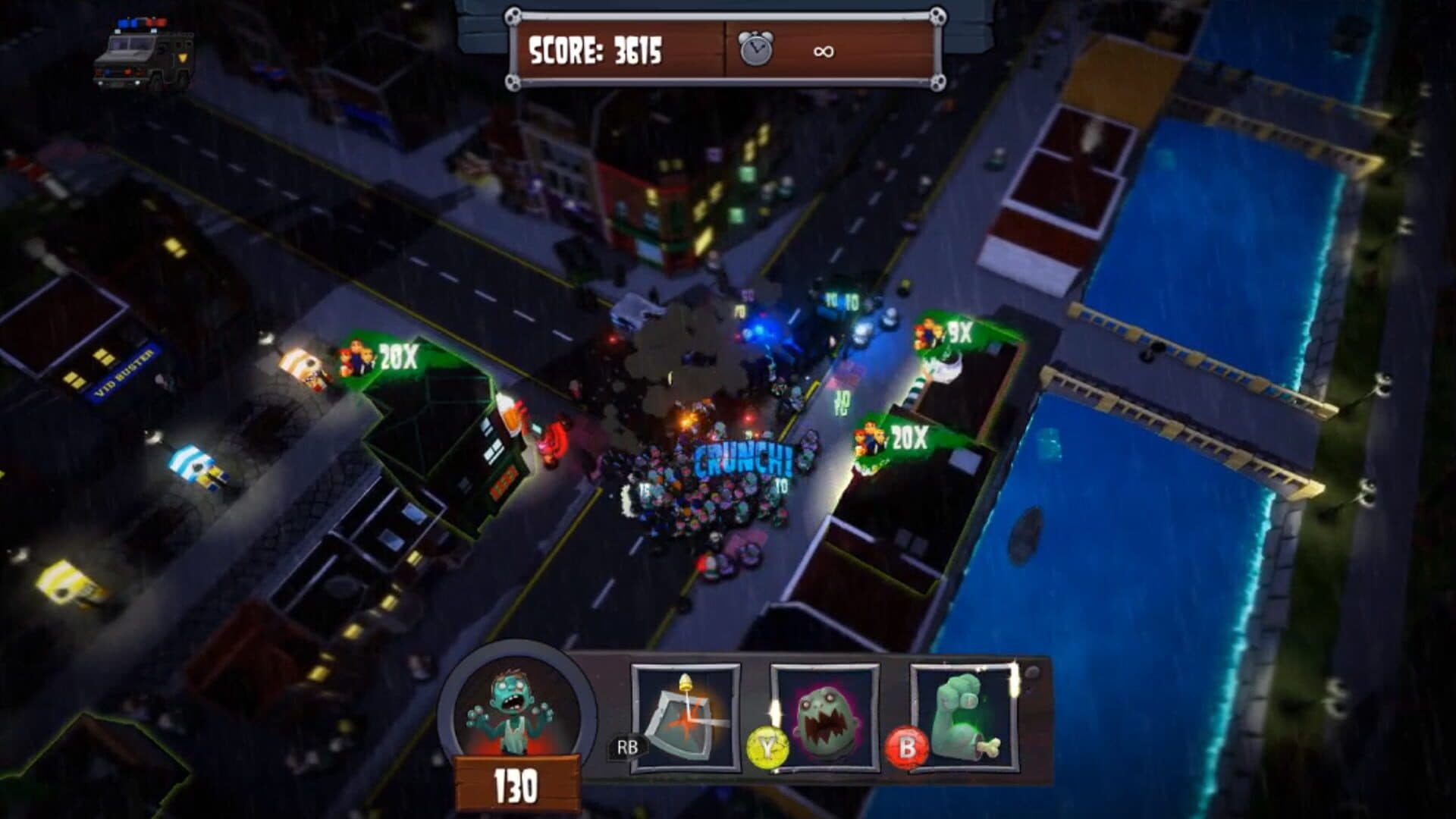
Task: Trigger the screaming zombie head ability
Action: (x=825, y=718)
